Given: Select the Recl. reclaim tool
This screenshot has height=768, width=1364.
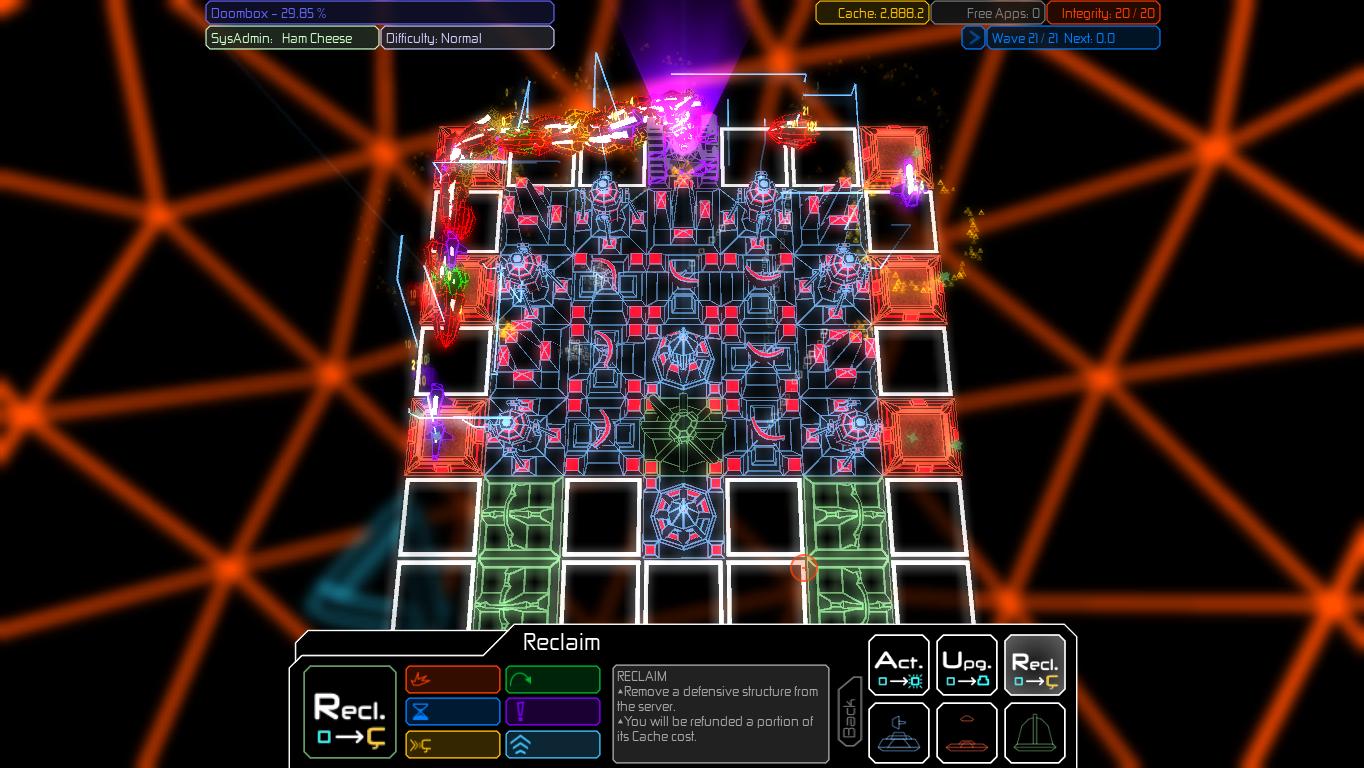Looking at the screenshot, I should point(1034,663).
